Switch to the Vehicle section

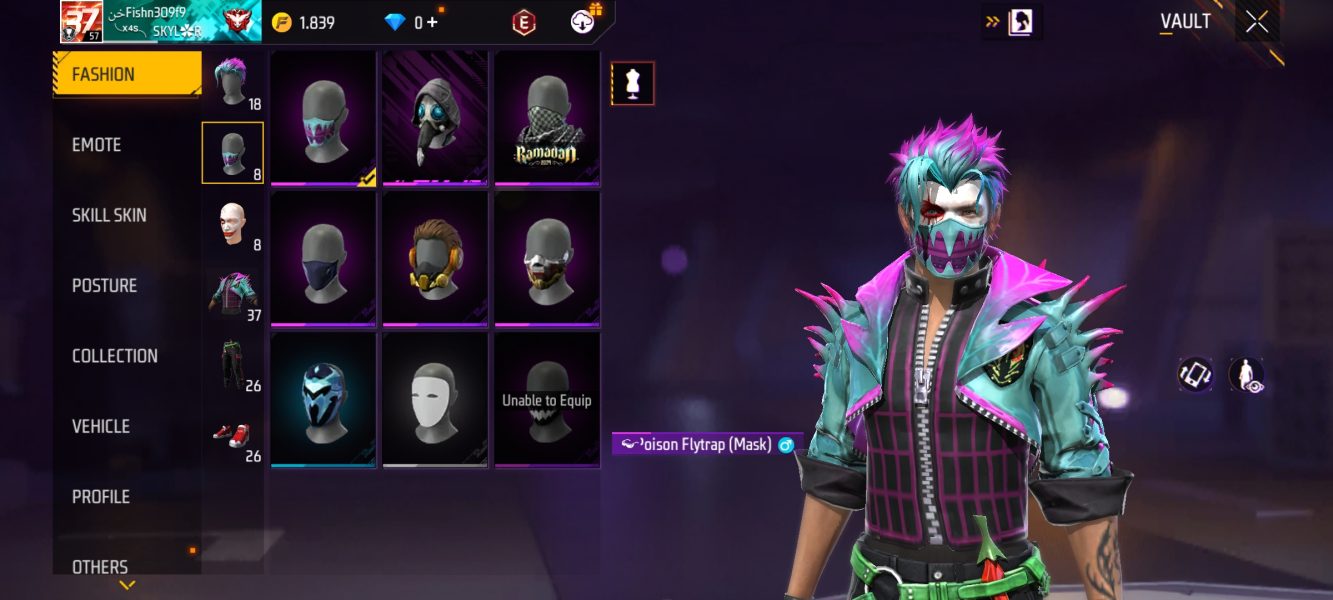point(101,426)
